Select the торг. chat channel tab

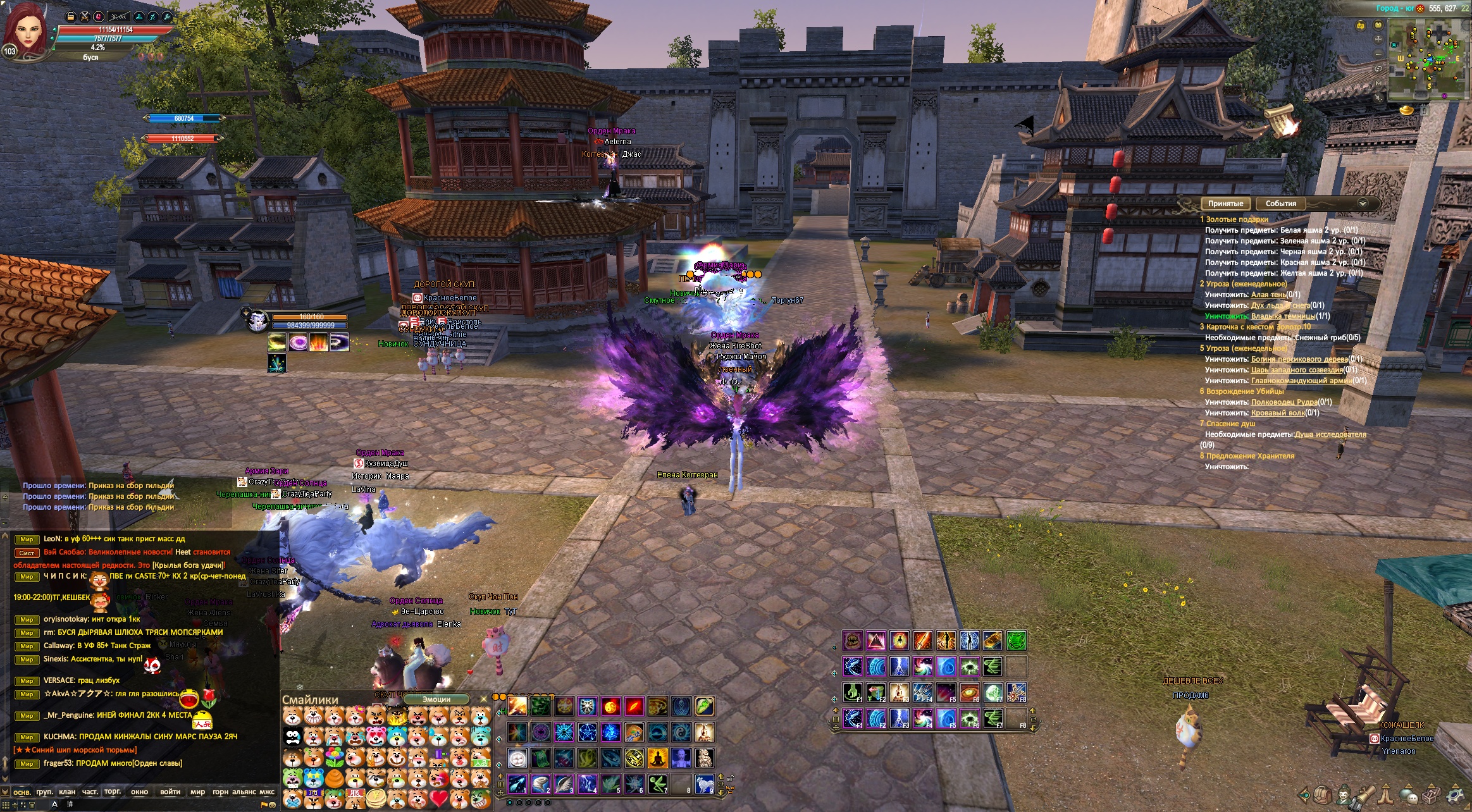(113, 792)
